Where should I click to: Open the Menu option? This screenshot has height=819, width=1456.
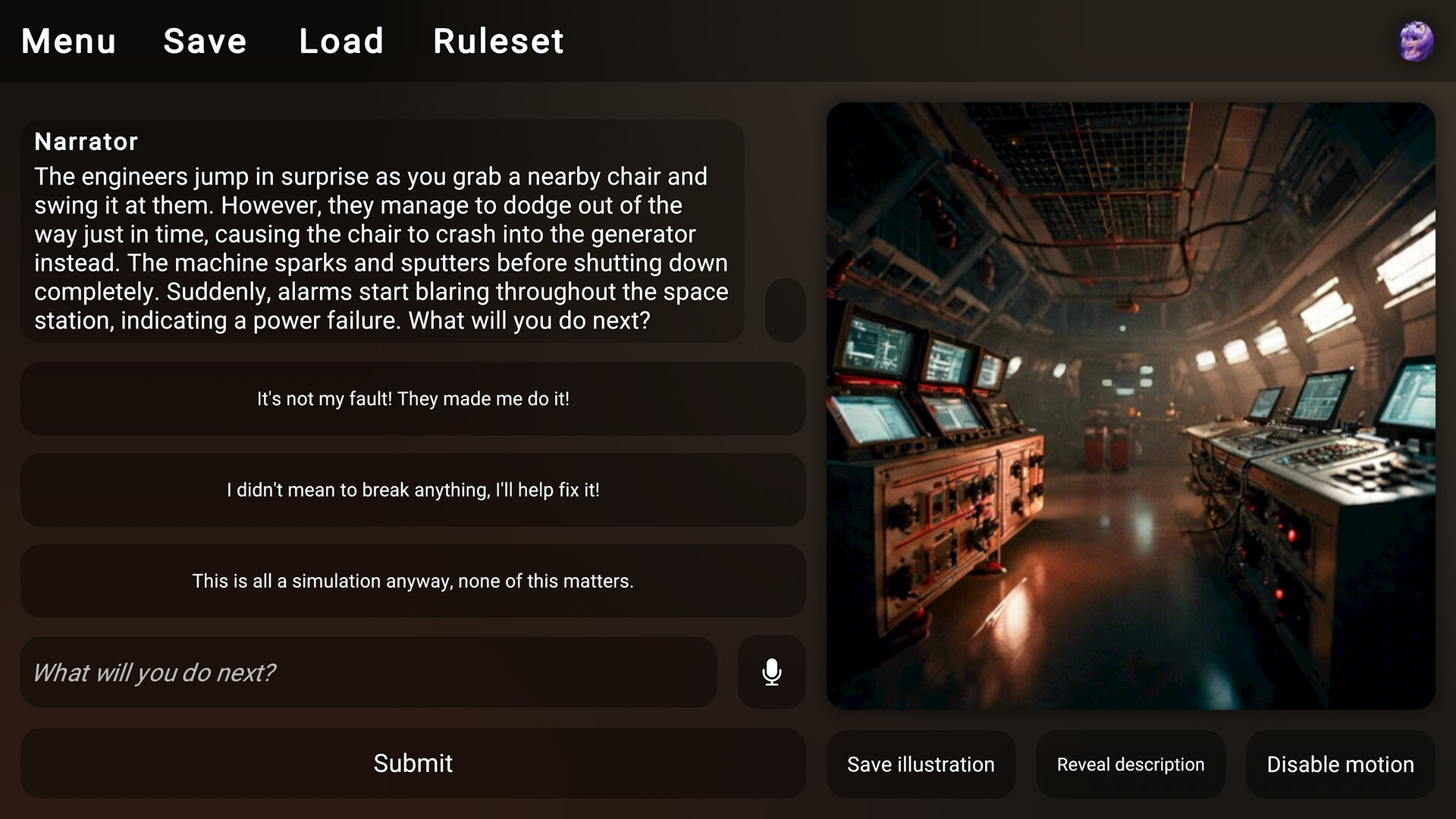(x=67, y=41)
